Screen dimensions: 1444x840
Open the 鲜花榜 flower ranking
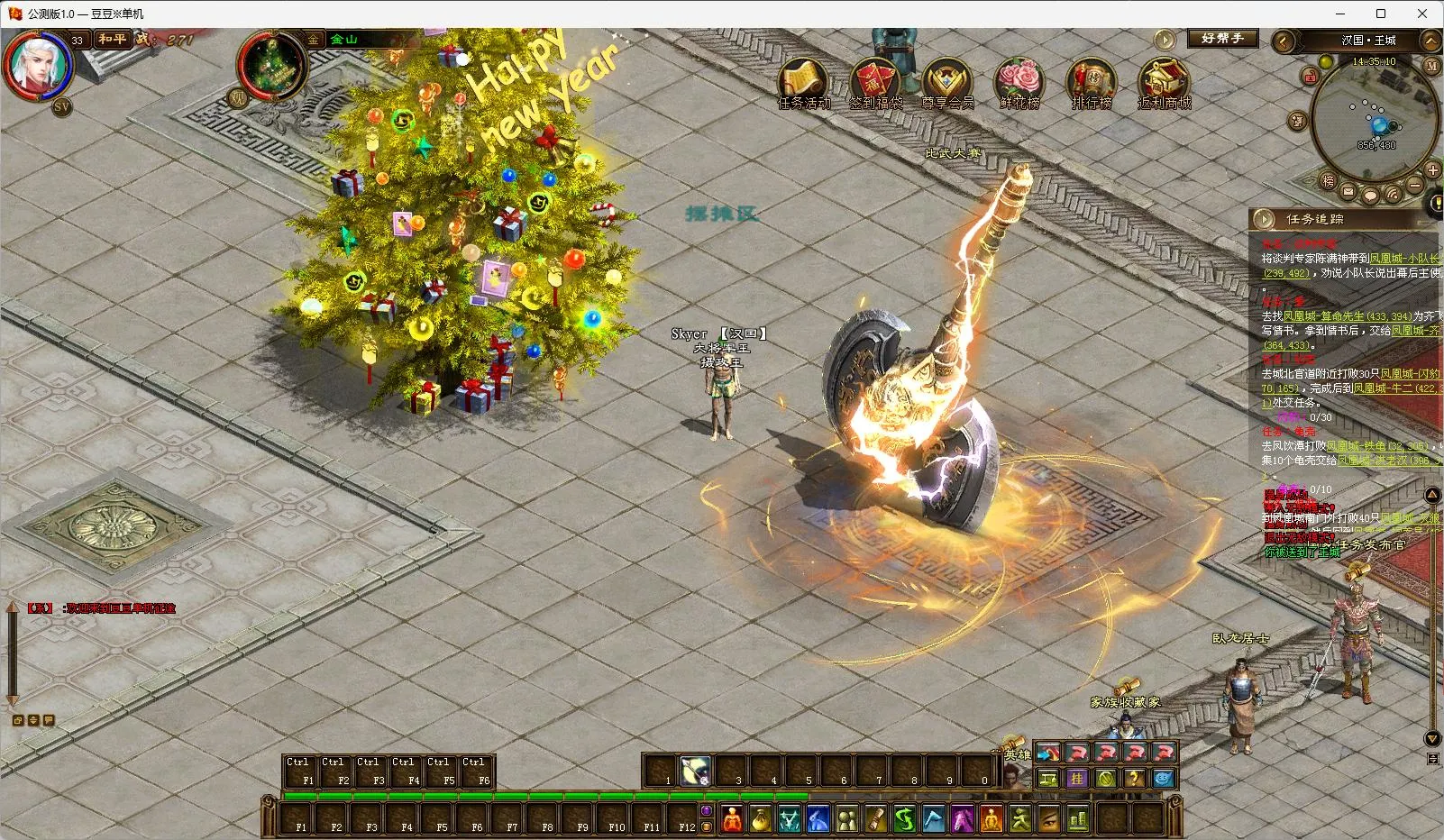click(1019, 82)
